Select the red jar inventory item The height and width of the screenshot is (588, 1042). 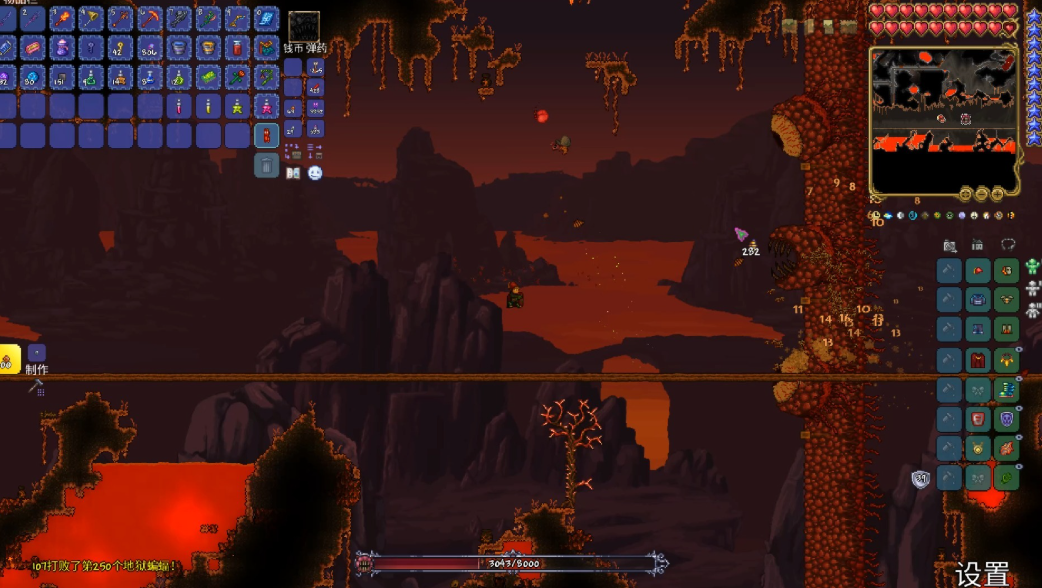tap(237, 48)
